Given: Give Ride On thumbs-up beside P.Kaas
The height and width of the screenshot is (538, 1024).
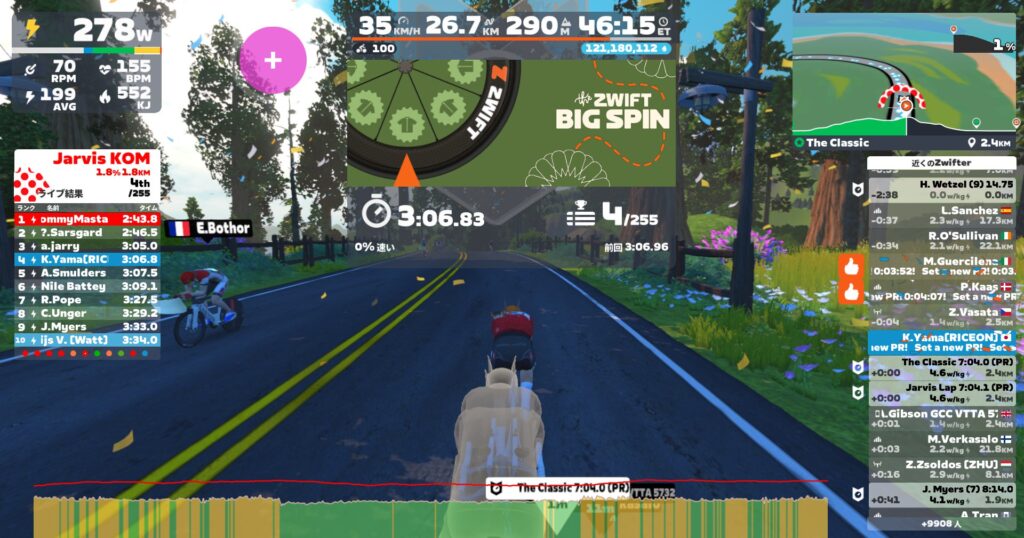Looking at the screenshot, I should 851,293.
